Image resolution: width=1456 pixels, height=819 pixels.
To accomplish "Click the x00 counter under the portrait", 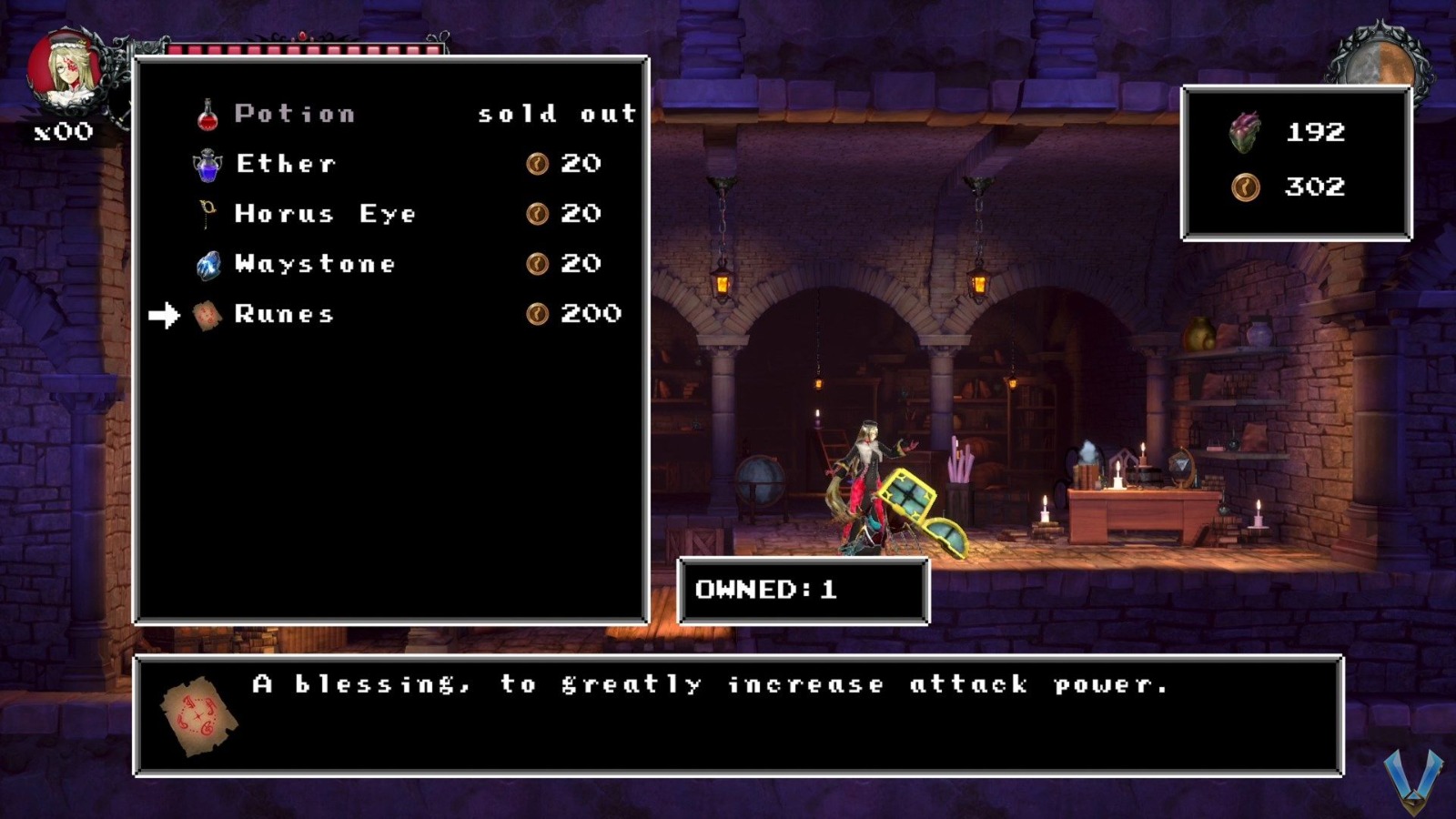I will click(x=64, y=133).
